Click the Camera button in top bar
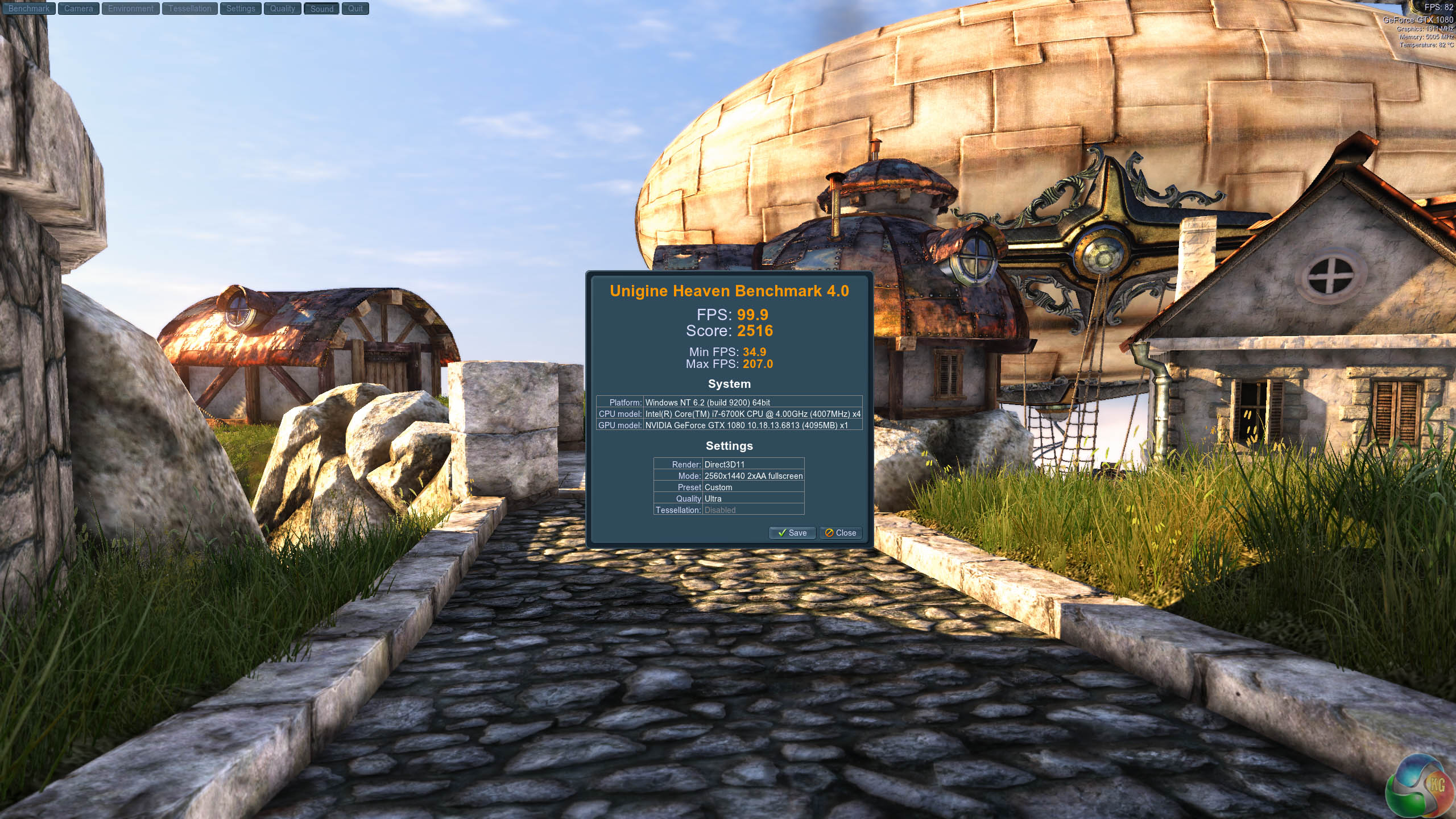1456x819 pixels. (x=78, y=9)
